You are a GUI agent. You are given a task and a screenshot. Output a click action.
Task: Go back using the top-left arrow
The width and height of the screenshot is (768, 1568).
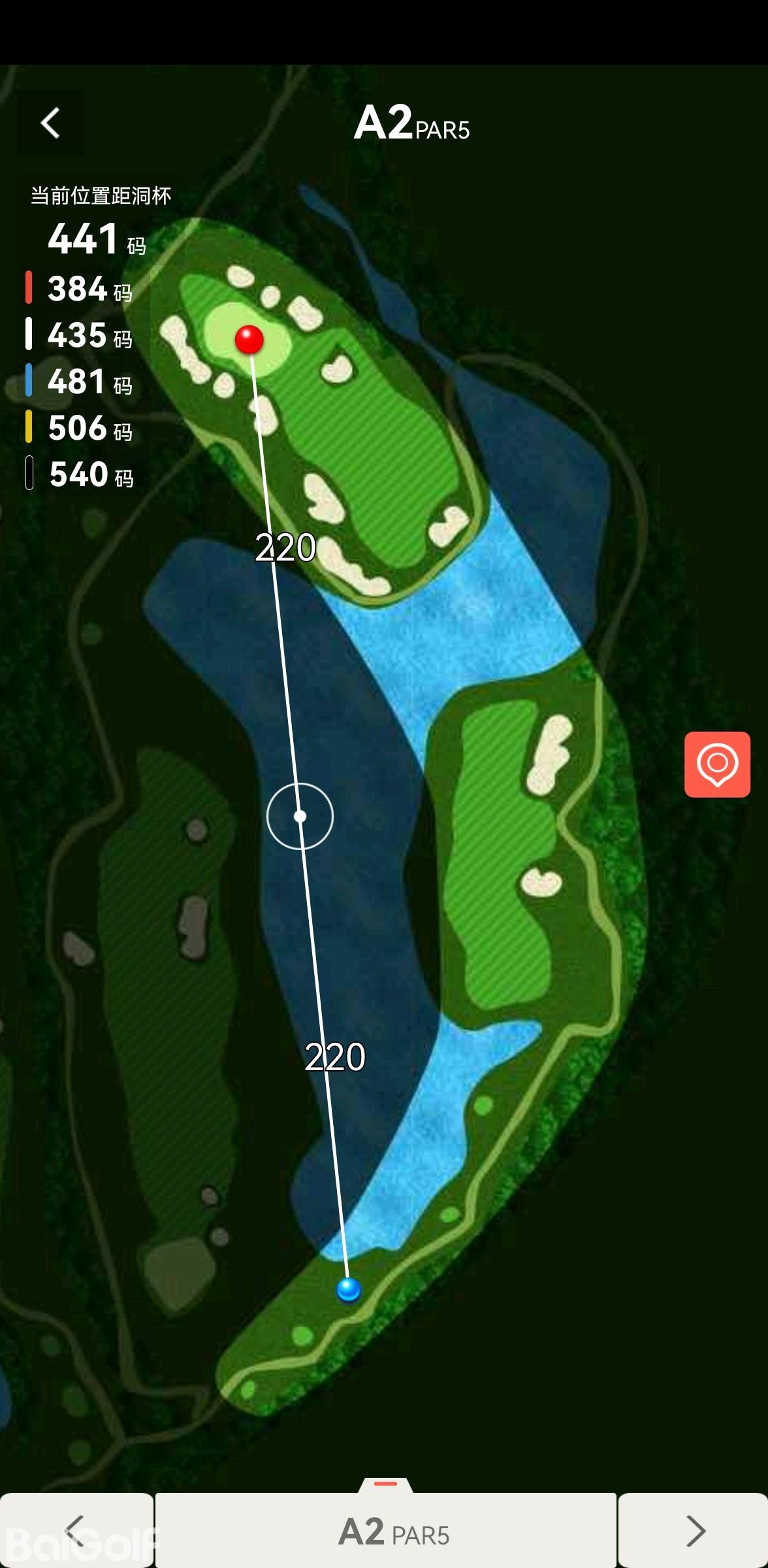tap(50, 123)
